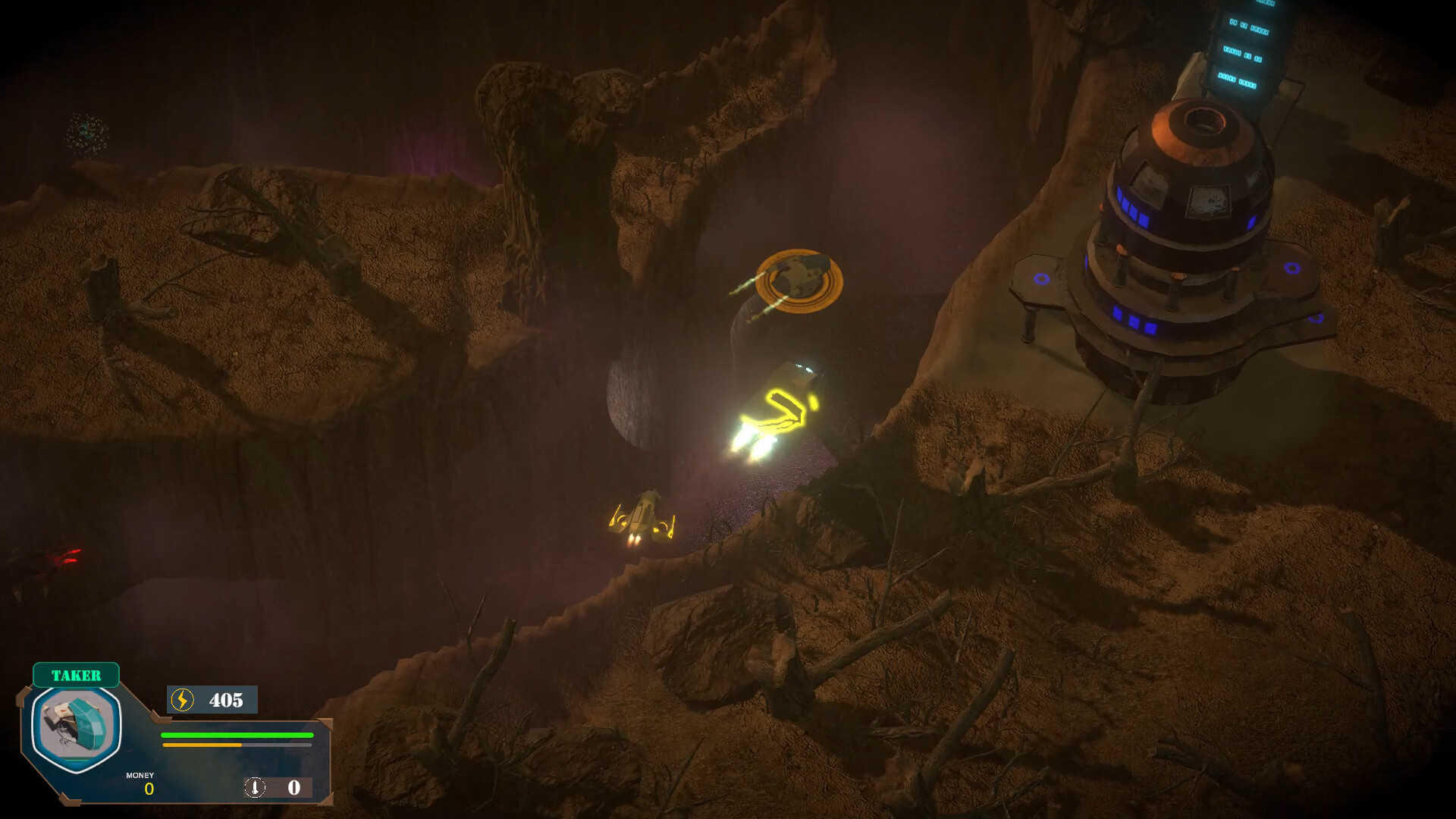Screen dimensions: 1456x819
Task: Select the rocket icon beside the ammo counter
Action: tap(255, 787)
